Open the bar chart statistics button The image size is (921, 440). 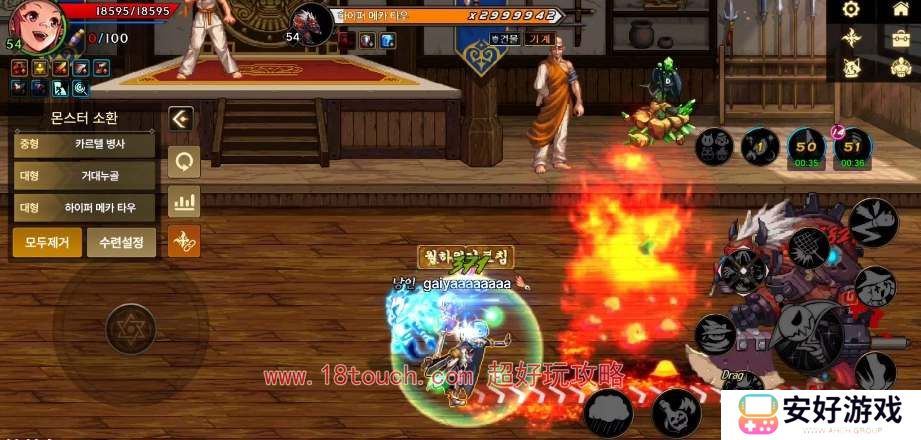point(183,201)
